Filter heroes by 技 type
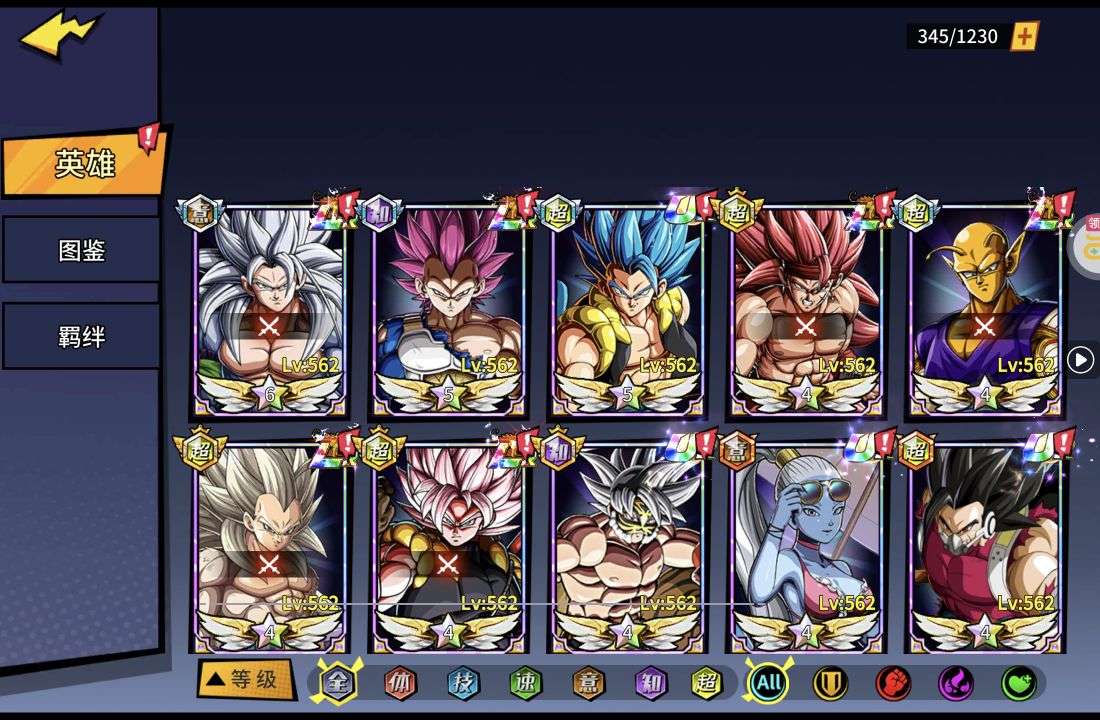The height and width of the screenshot is (720, 1100). [462, 683]
